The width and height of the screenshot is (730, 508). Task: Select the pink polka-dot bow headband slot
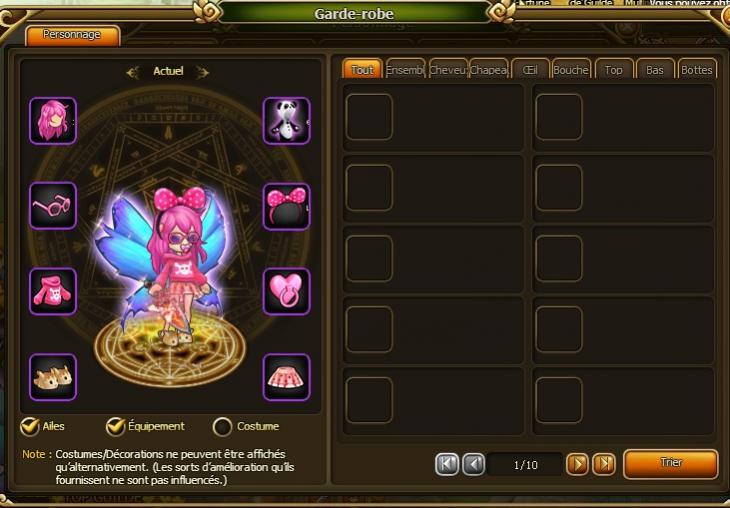(x=286, y=206)
